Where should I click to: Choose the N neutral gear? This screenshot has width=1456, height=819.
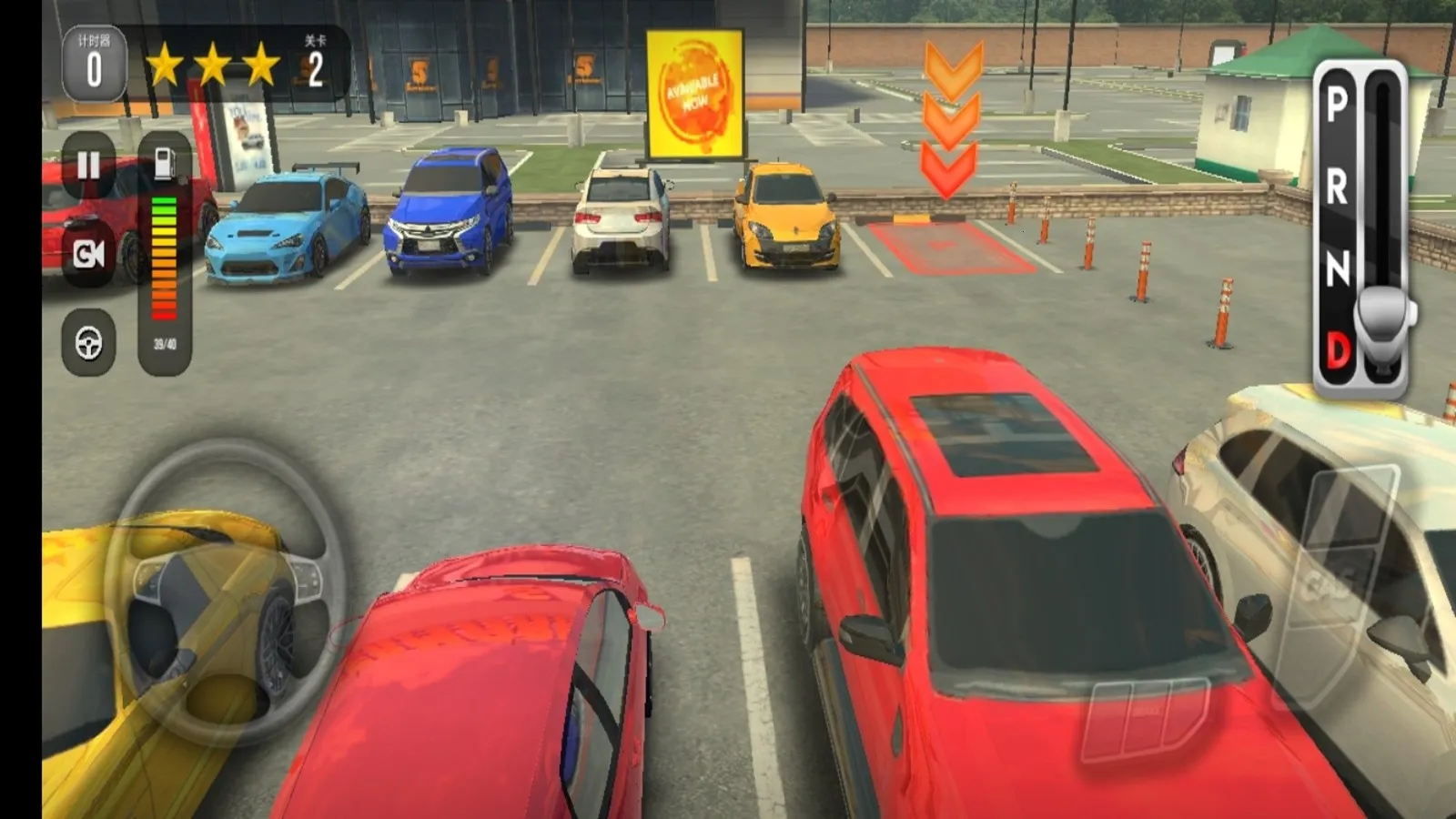pyautogui.click(x=1336, y=268)
